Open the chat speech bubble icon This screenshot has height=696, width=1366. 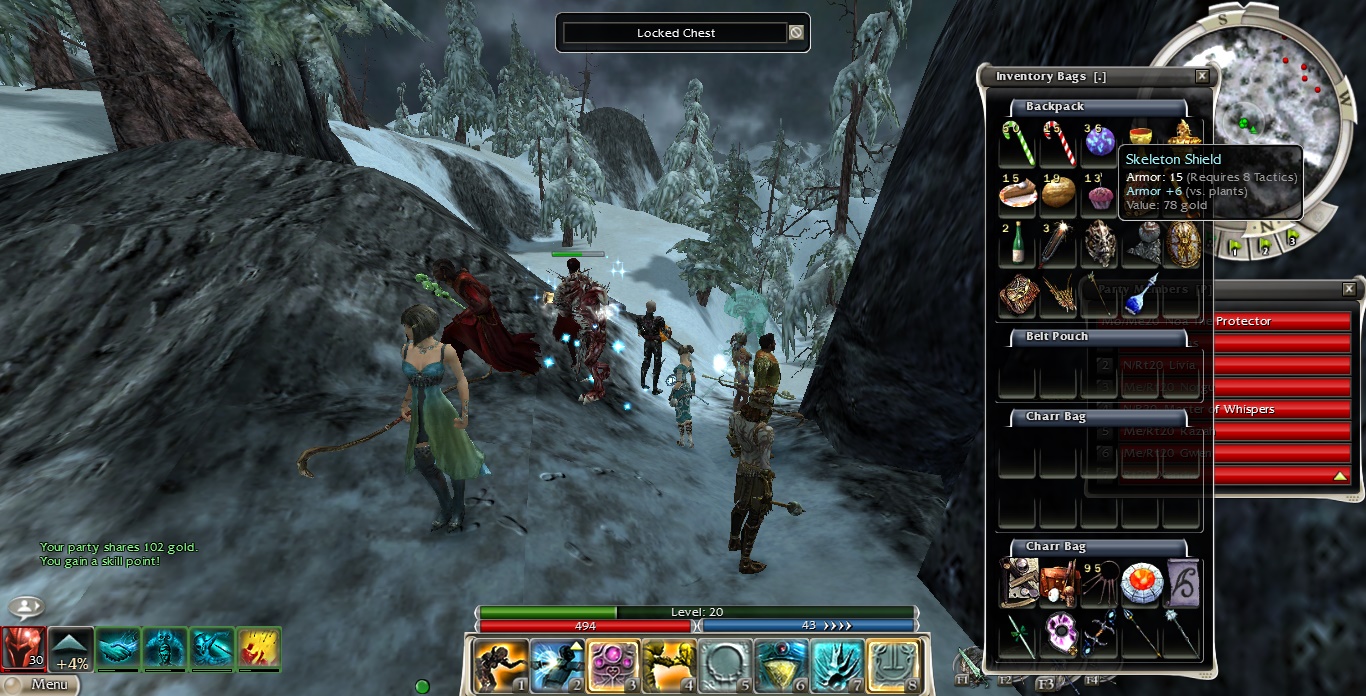pyautogui.click(x=26, y=607)
